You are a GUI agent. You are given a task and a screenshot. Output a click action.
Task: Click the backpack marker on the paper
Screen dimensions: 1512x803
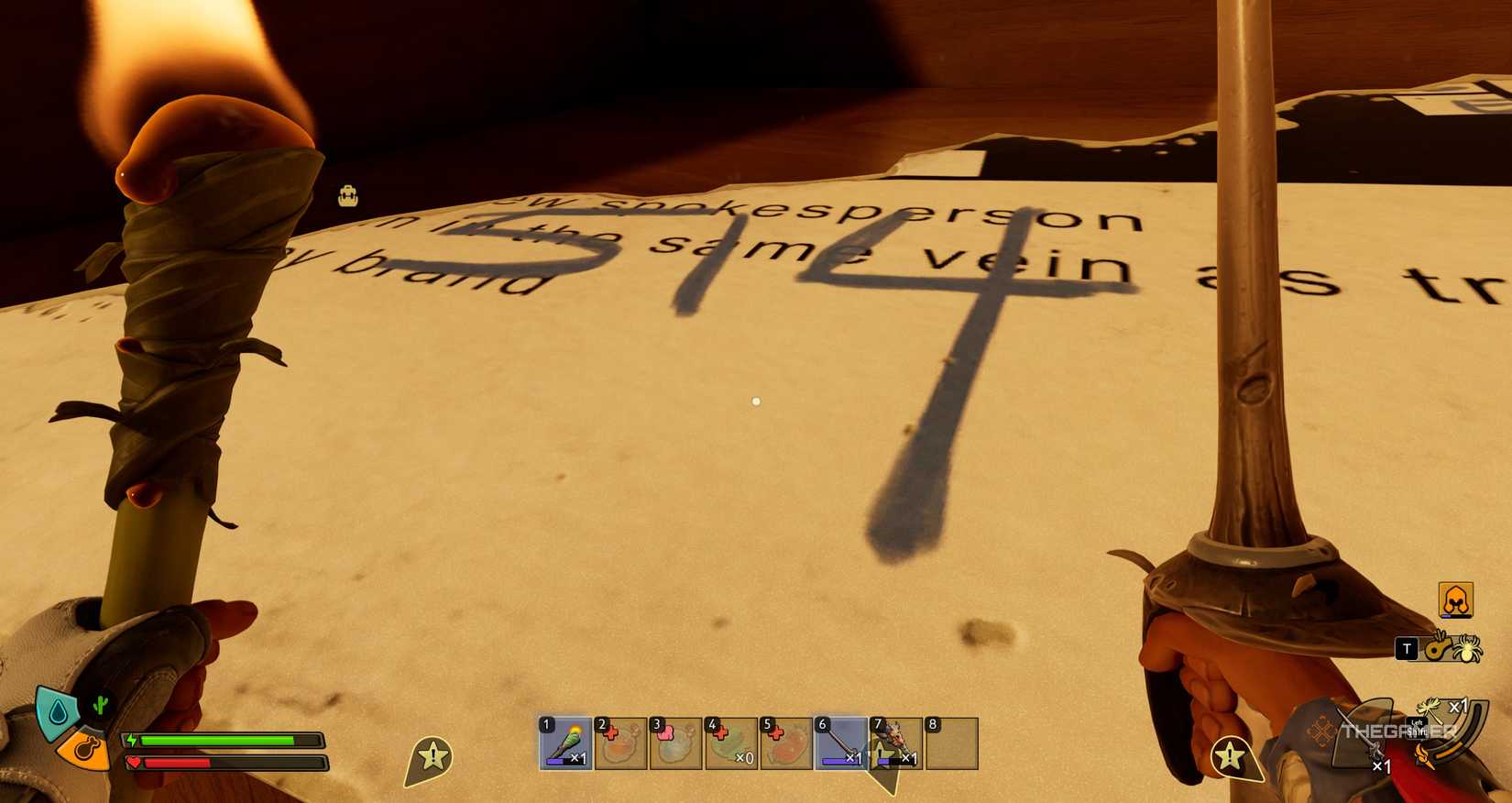(x=346, y=196)
